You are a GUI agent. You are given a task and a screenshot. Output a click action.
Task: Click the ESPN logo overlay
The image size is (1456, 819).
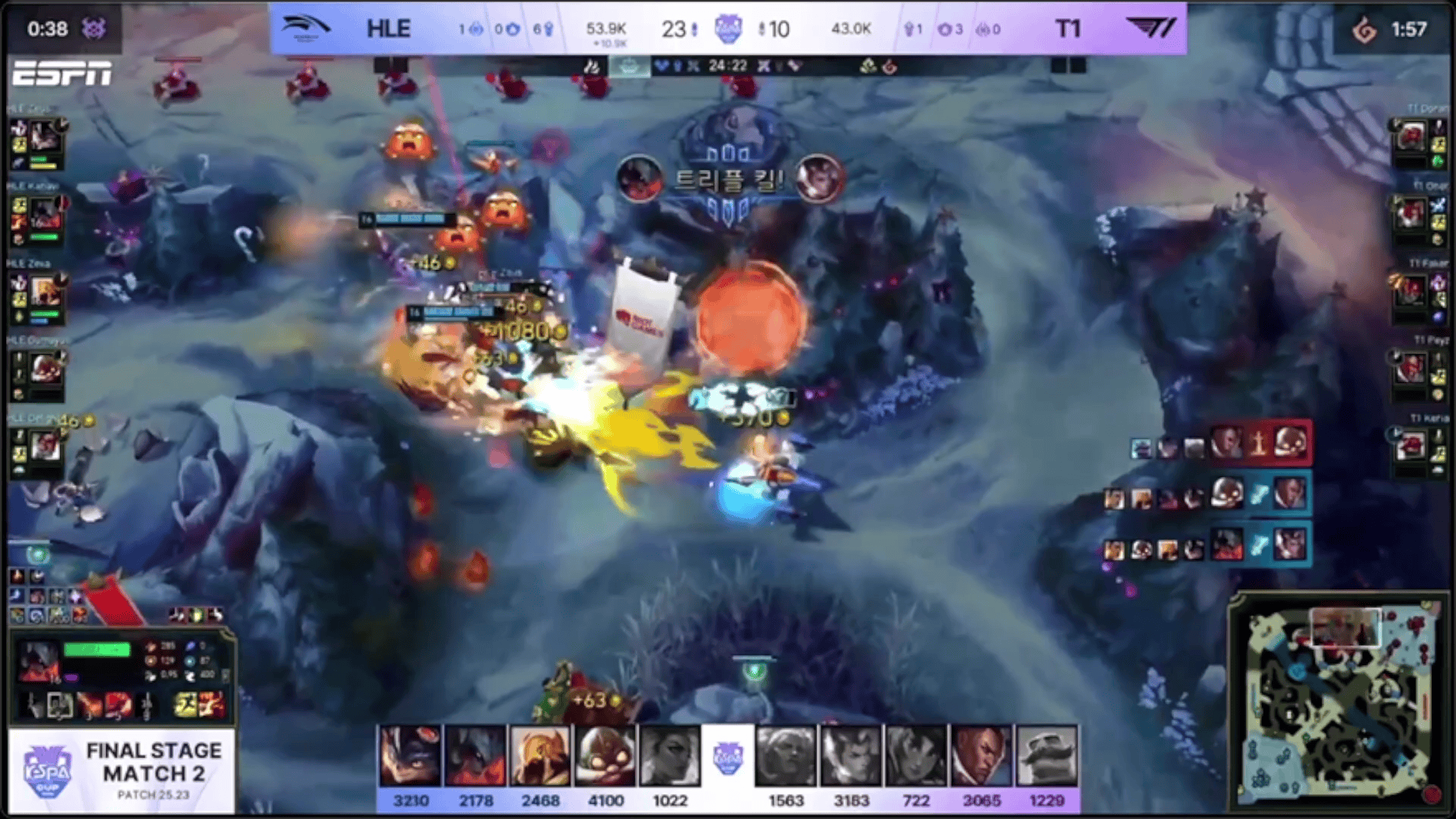click(62, 74)
